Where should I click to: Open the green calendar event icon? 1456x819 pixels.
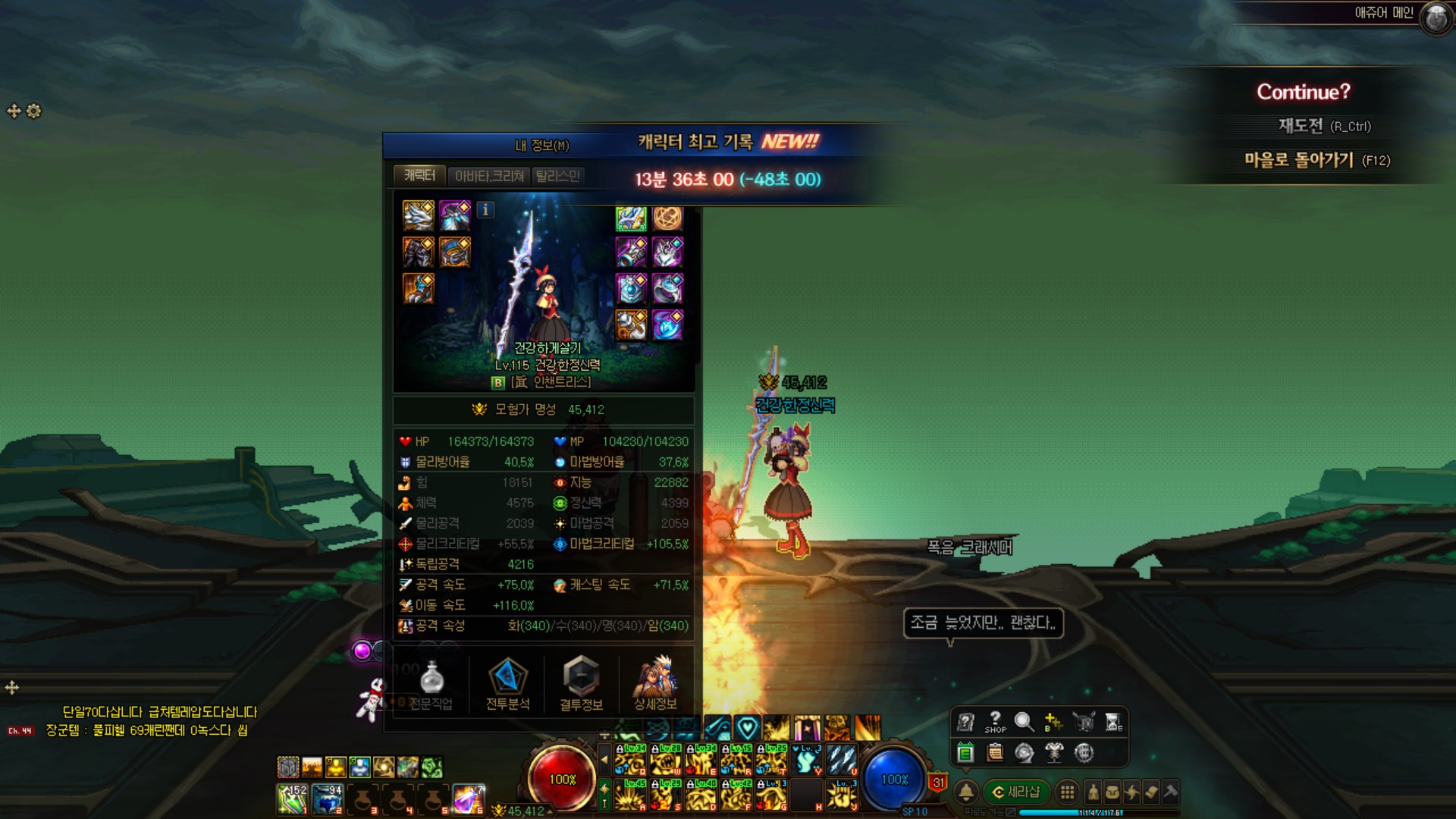pyautogui.click(x=965, y=752)
